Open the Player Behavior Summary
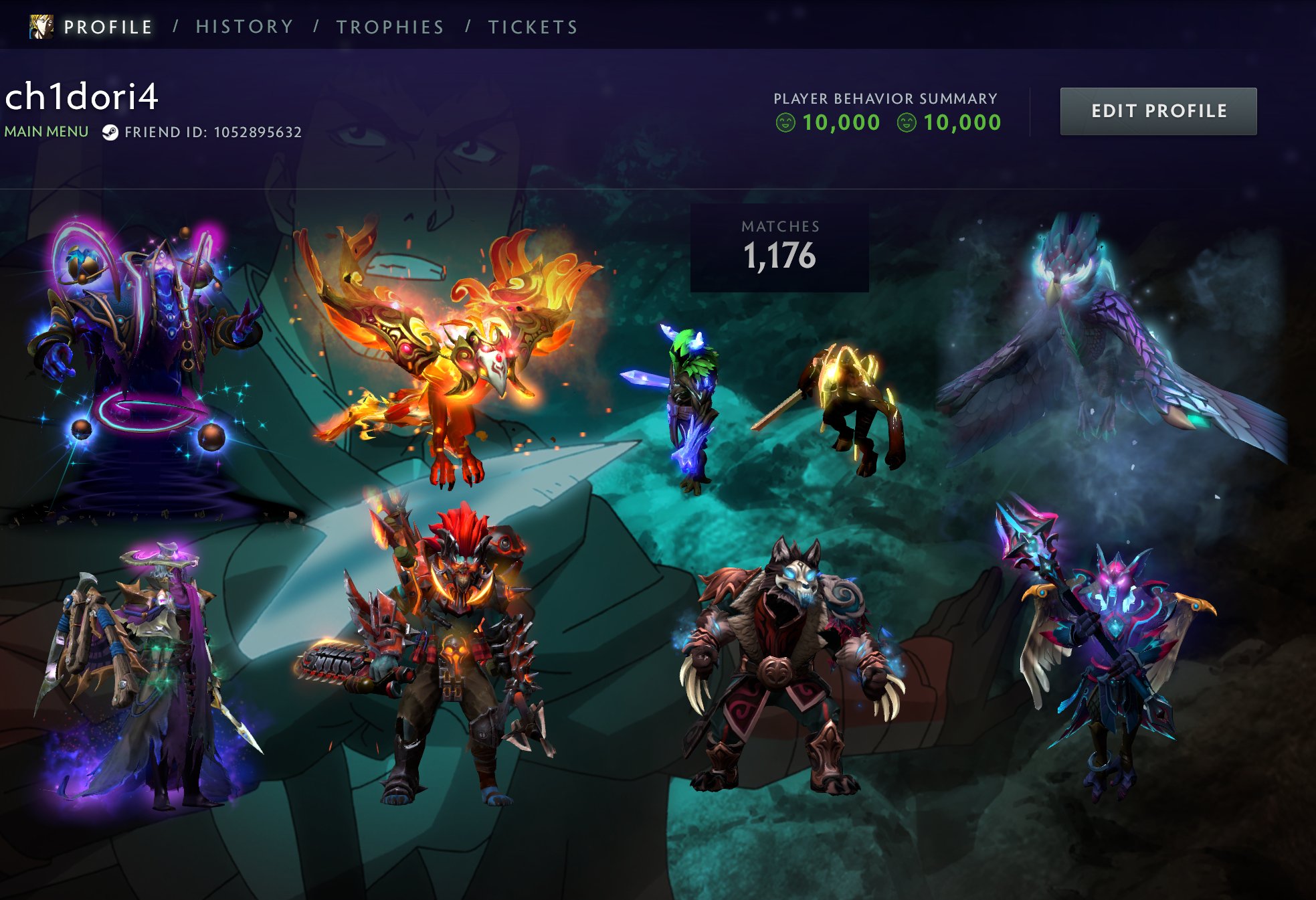Screen dimensions: 1316x900 point(885,98)
